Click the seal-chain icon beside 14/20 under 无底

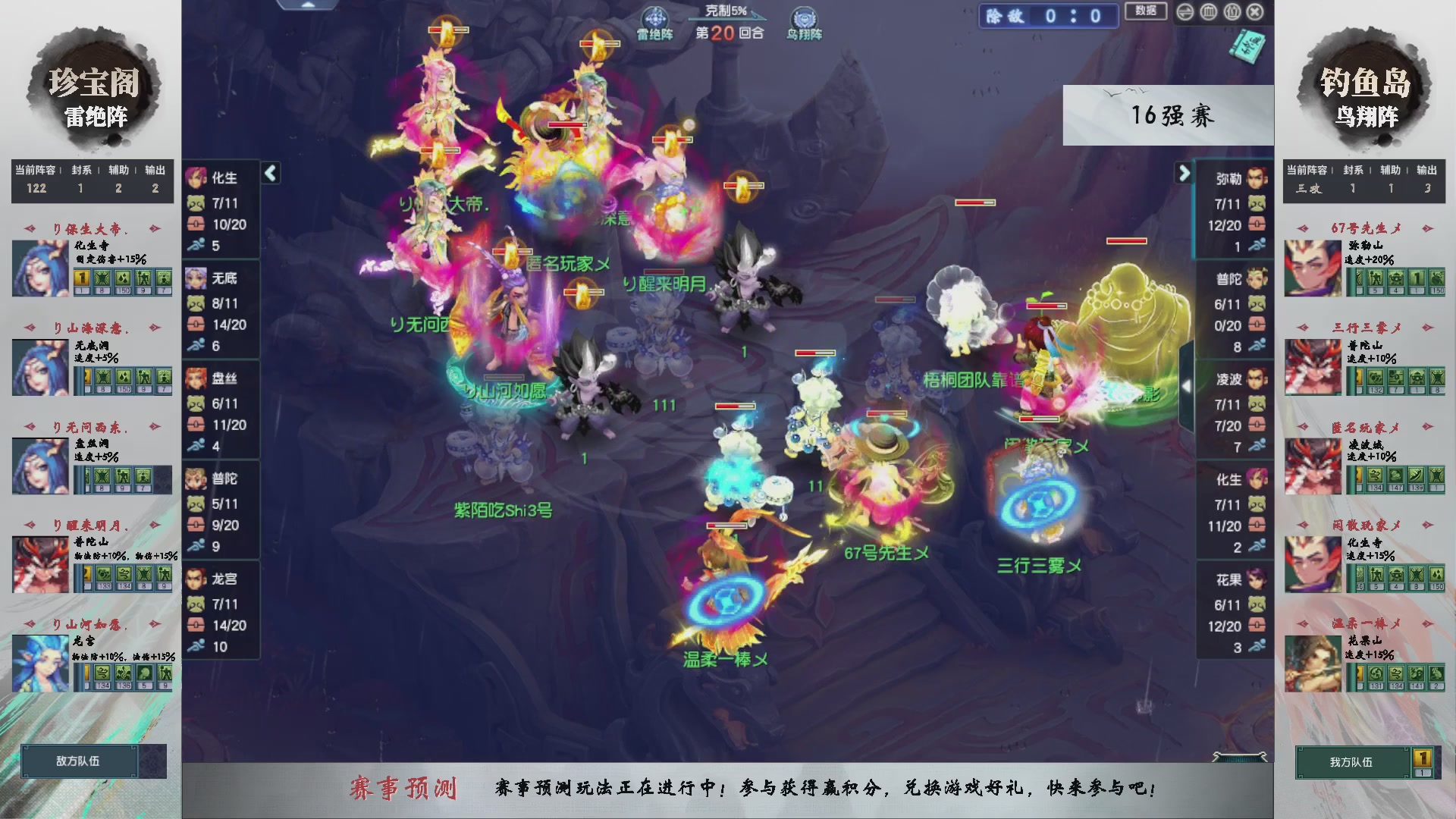[x=196, y=325]
